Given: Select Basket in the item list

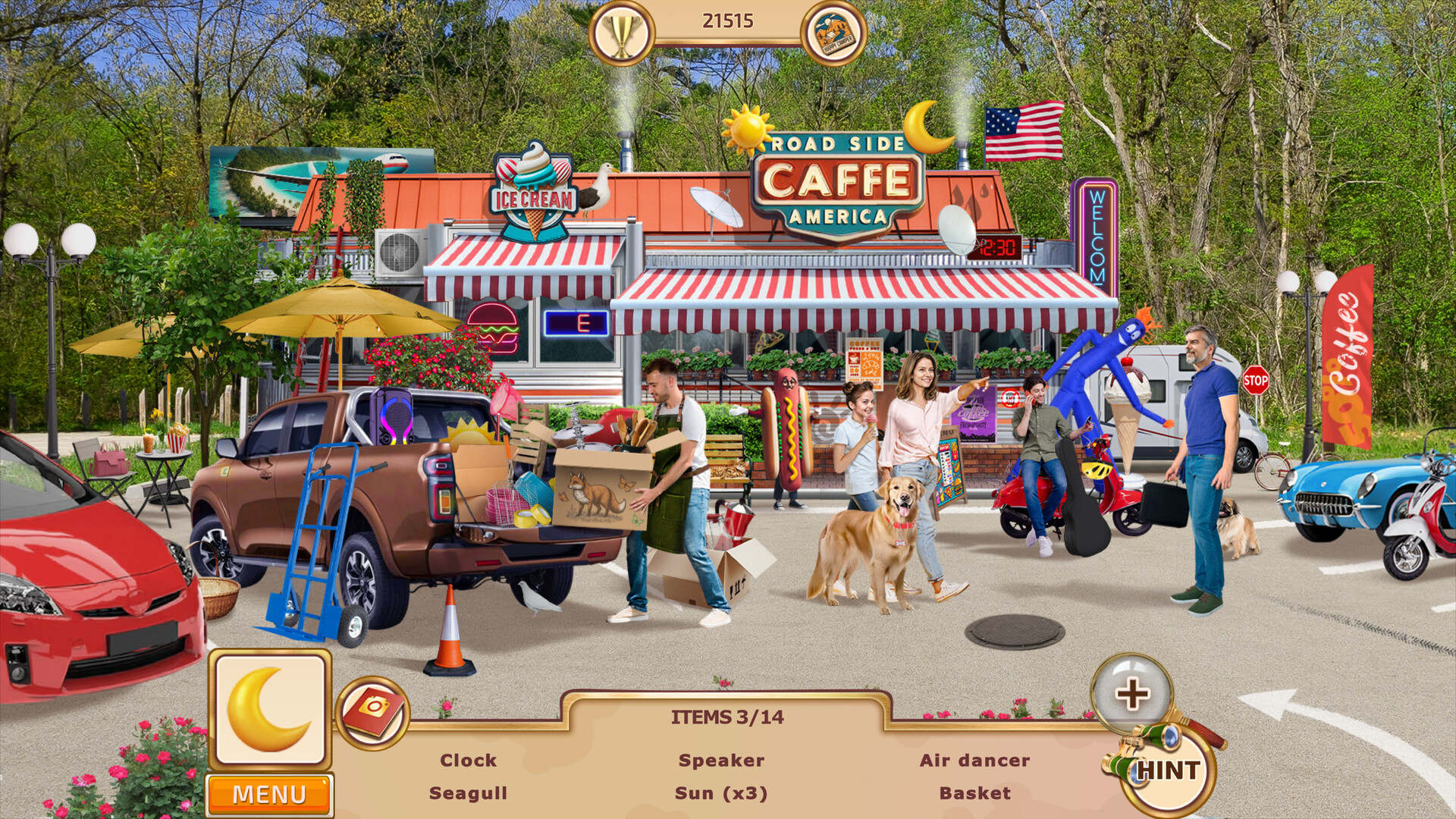Looking at the screenshot, I should click(974, 793).
